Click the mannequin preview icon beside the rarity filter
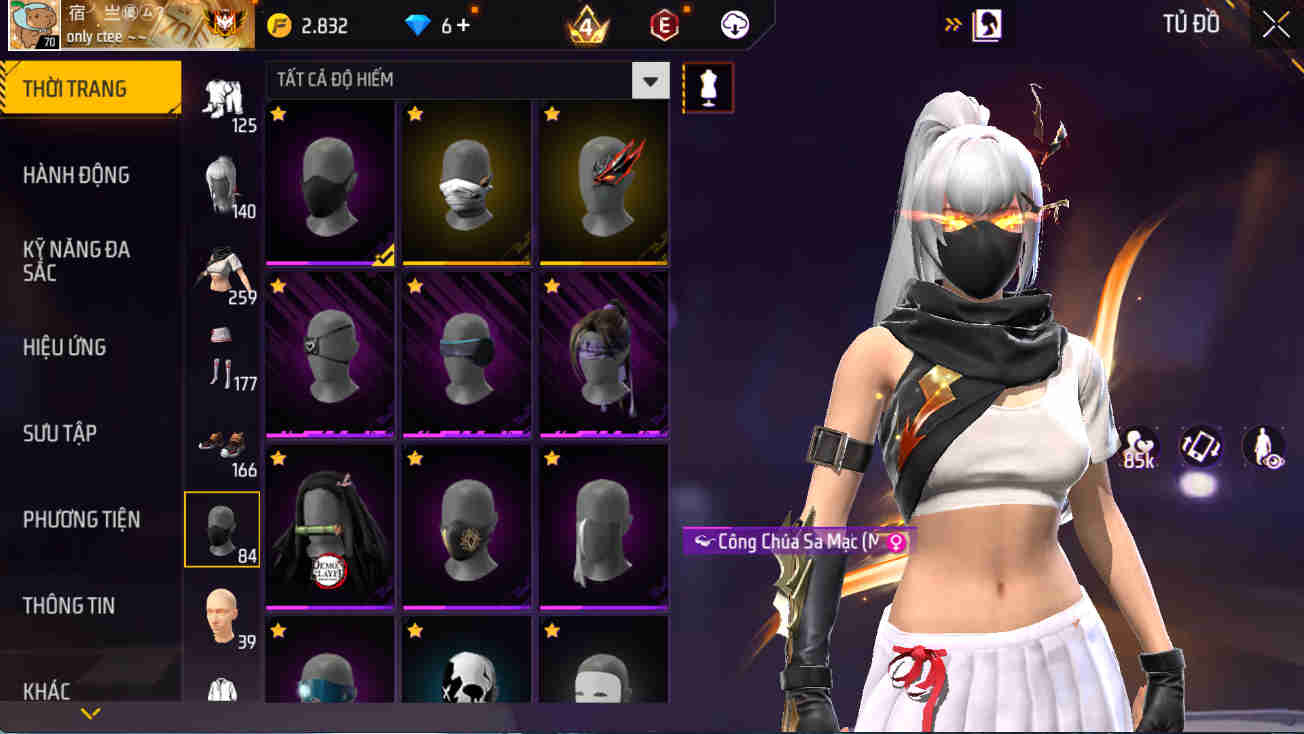Screen dimensions: 1304x734 708,87
